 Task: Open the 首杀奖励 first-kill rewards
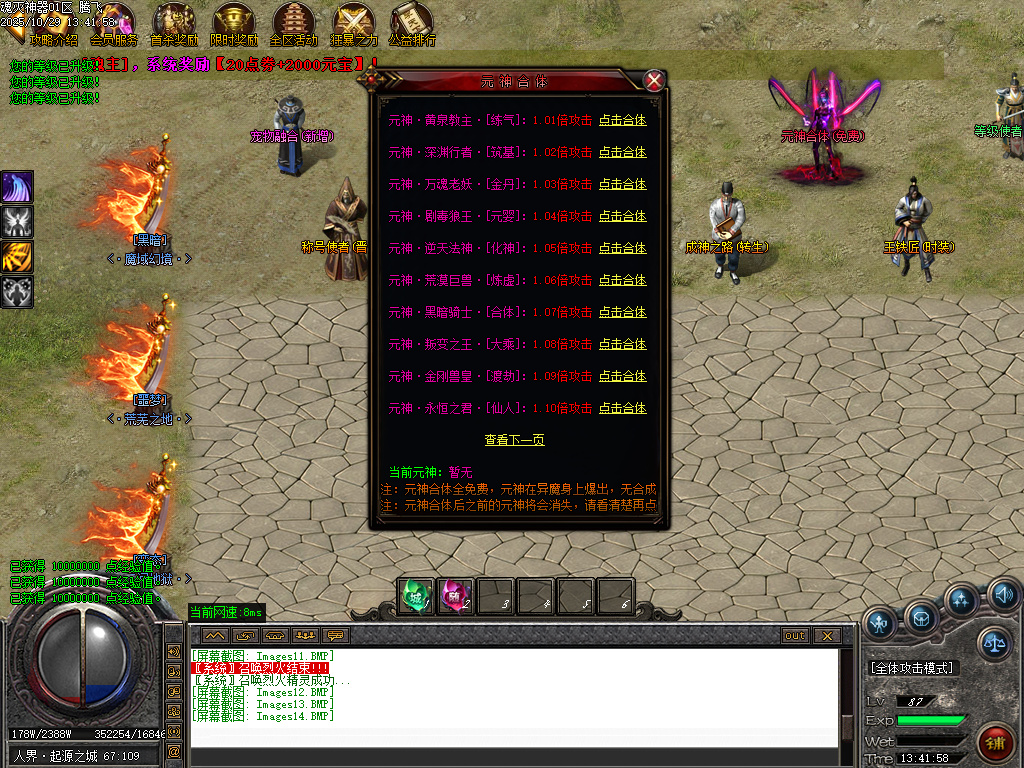tap(174, 22)
